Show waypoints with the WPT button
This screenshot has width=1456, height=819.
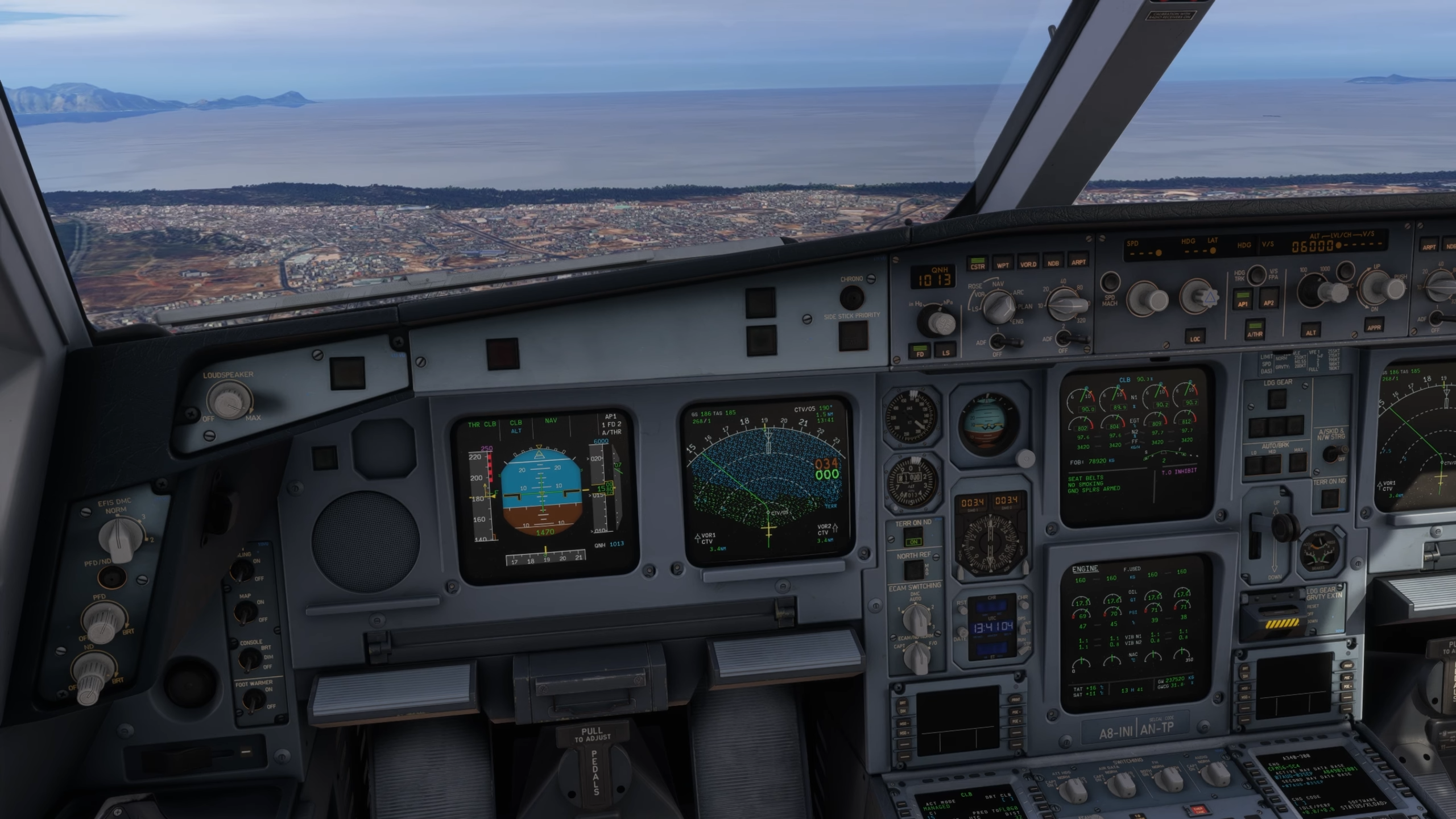(1003, 263)
